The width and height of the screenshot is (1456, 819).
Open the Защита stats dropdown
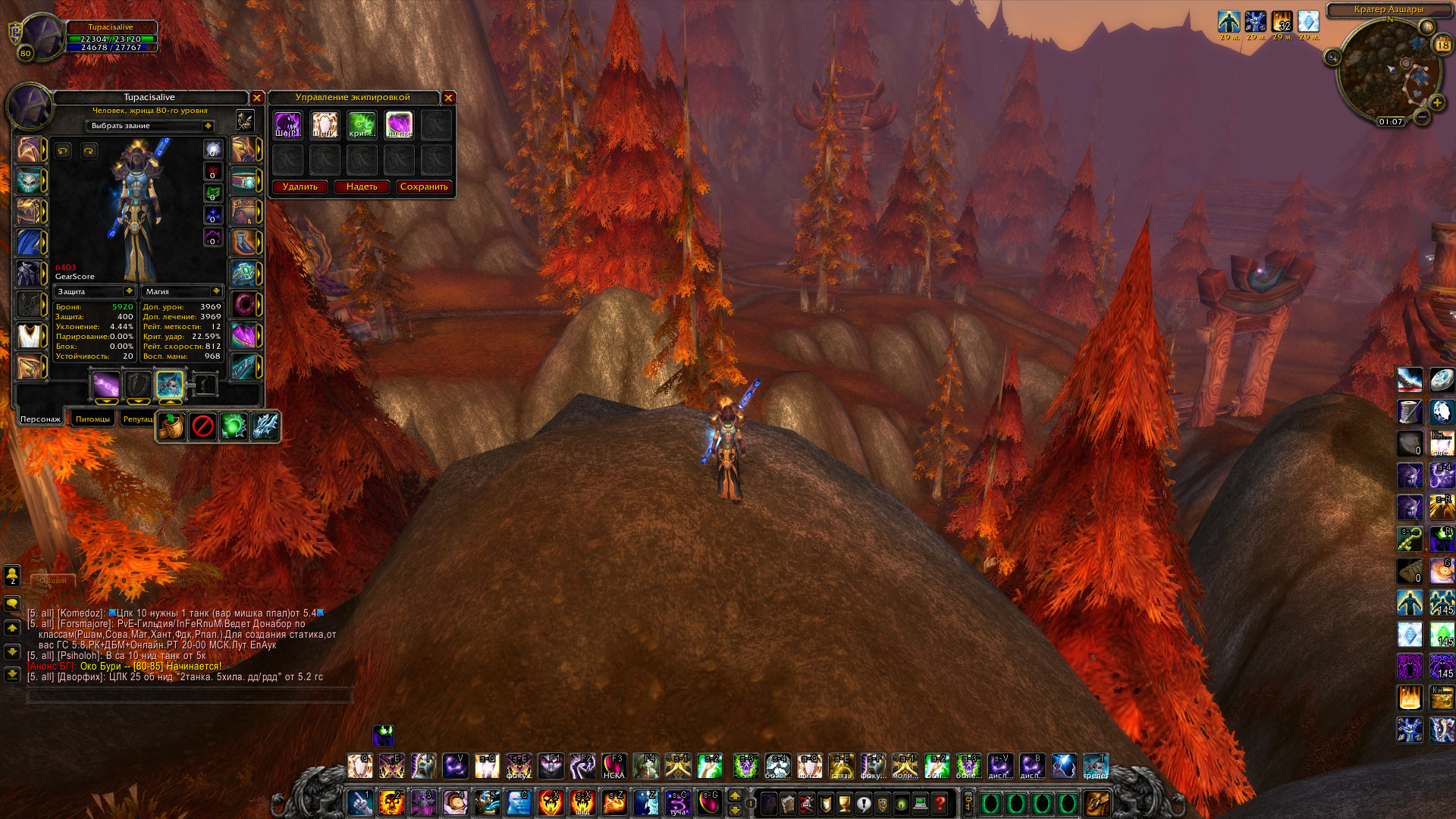click(x=129, y=291)
